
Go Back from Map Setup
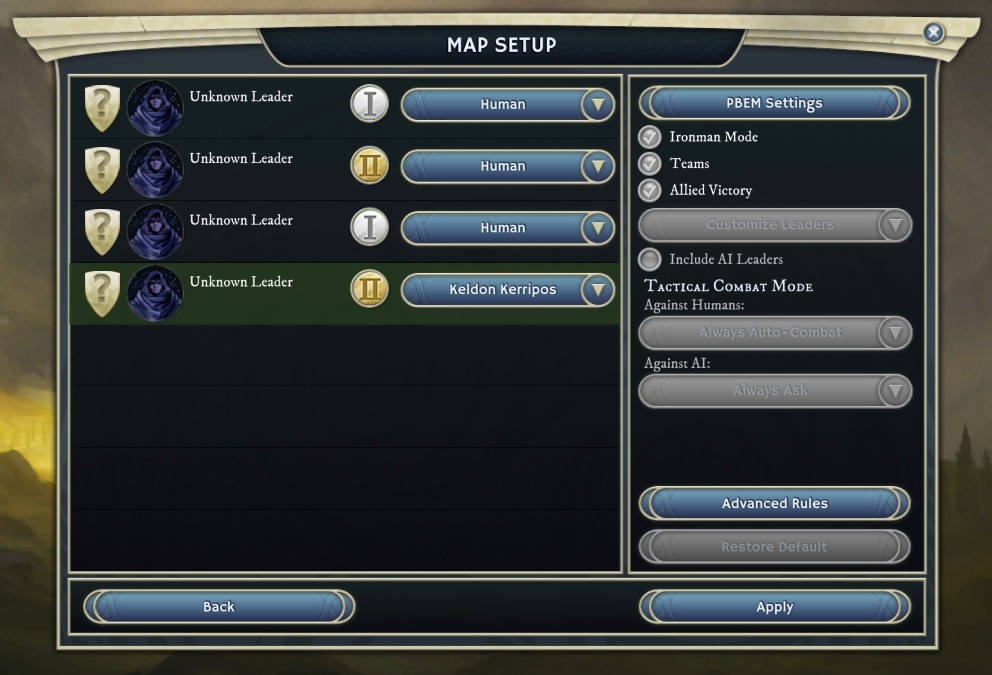pyautogui.click(x=219, y=607)
